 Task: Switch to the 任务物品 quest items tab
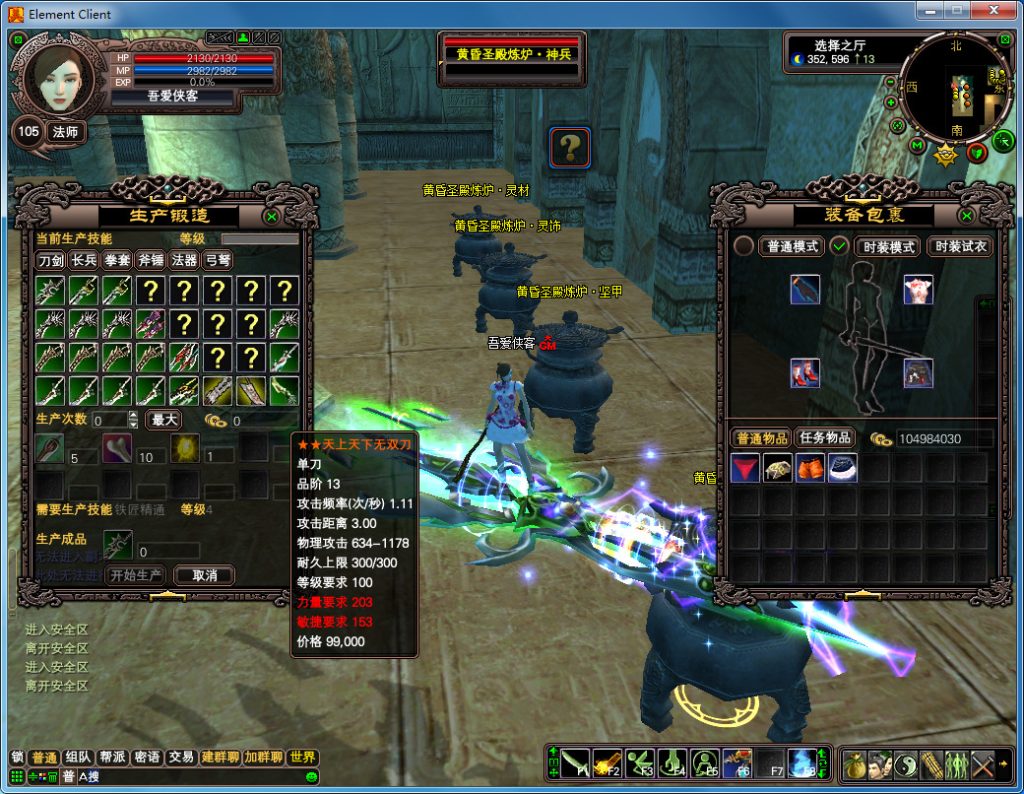pos(826,438)
